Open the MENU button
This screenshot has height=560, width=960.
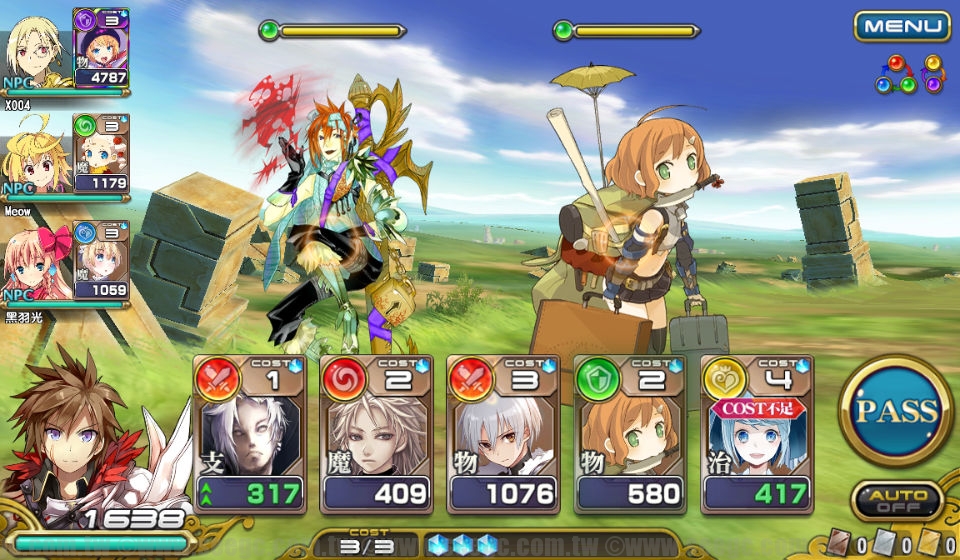click(x=902, y=26)
